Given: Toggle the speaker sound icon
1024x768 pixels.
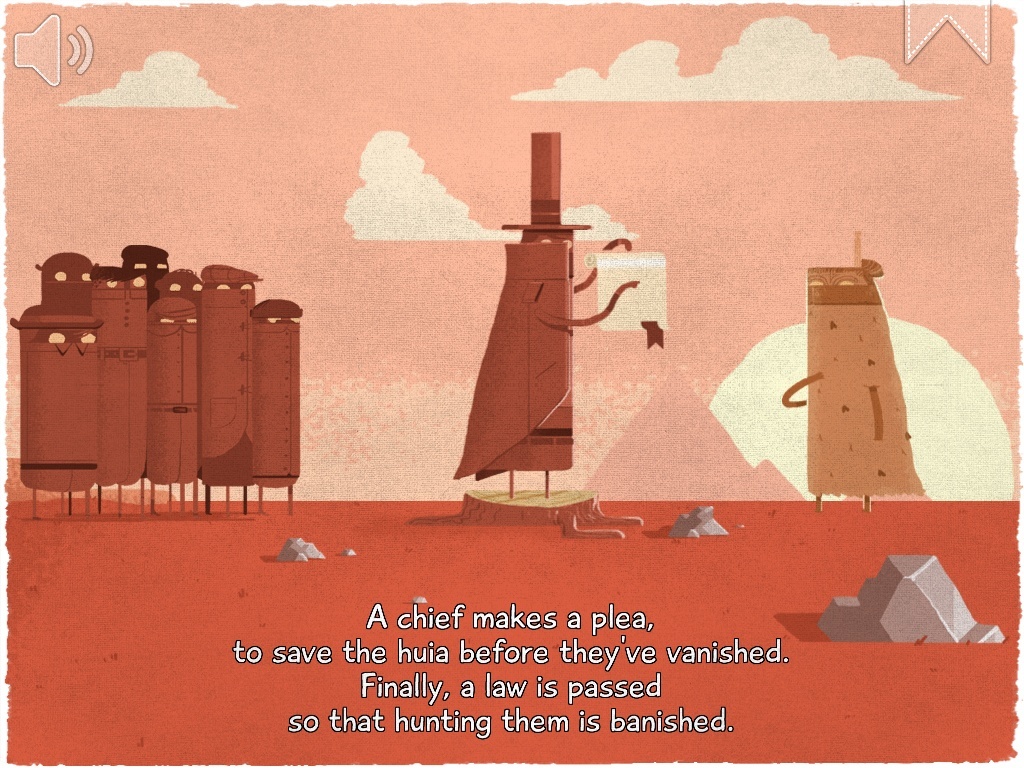Looking at the screenshot, I should [52, 50].
